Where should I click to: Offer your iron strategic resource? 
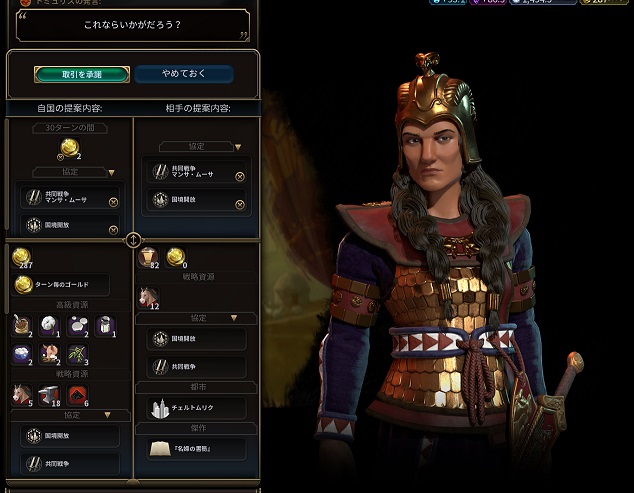tap(50, 394)
